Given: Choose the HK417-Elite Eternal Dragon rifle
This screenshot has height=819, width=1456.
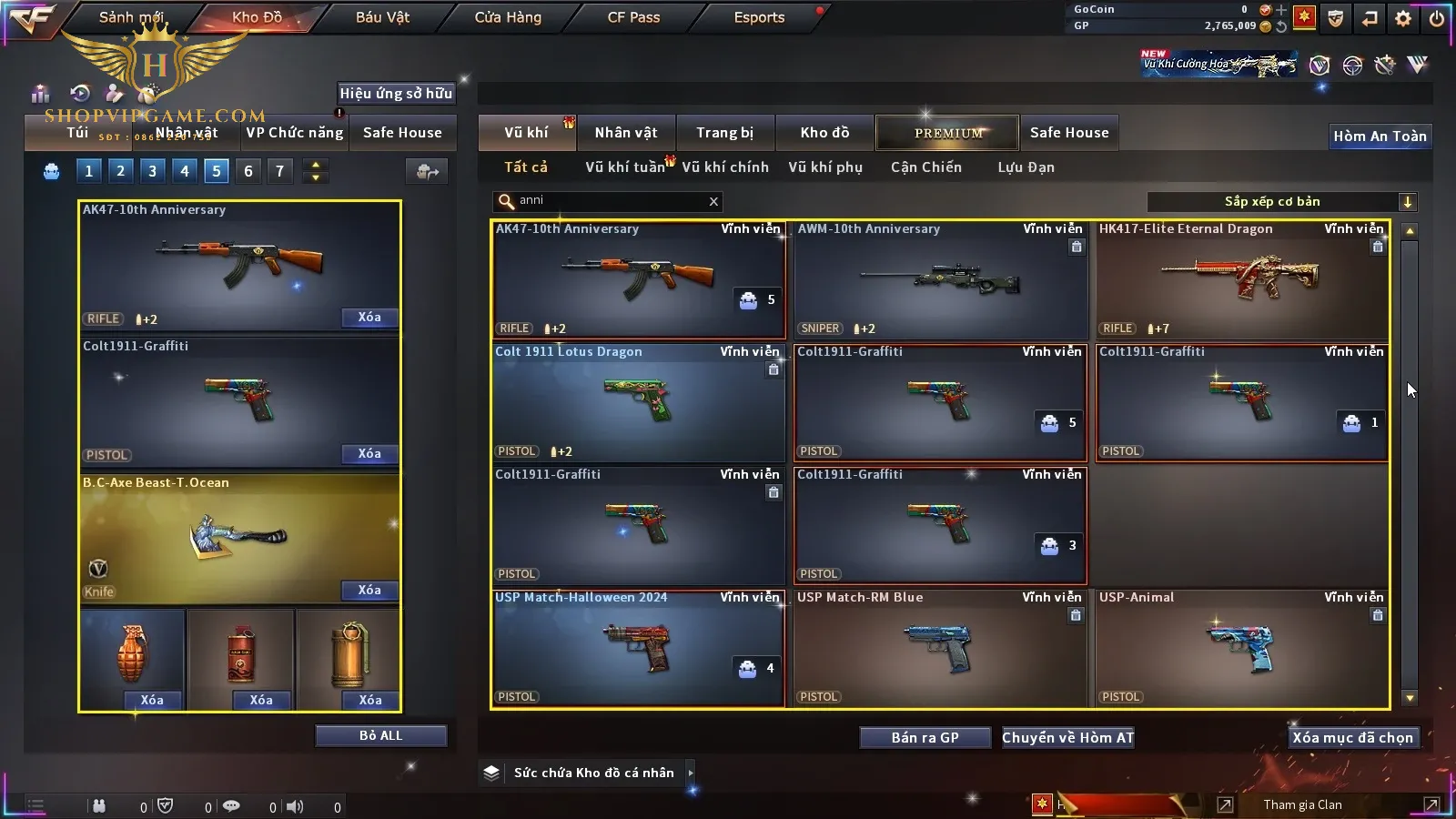Looking at the screenshot, I should pos(1242,280).
